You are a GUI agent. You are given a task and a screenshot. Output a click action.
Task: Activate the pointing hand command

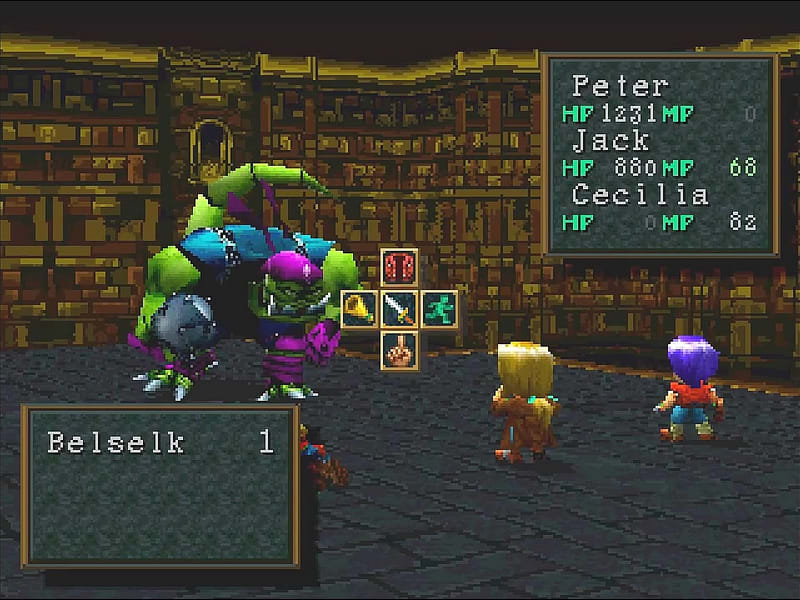400,347
